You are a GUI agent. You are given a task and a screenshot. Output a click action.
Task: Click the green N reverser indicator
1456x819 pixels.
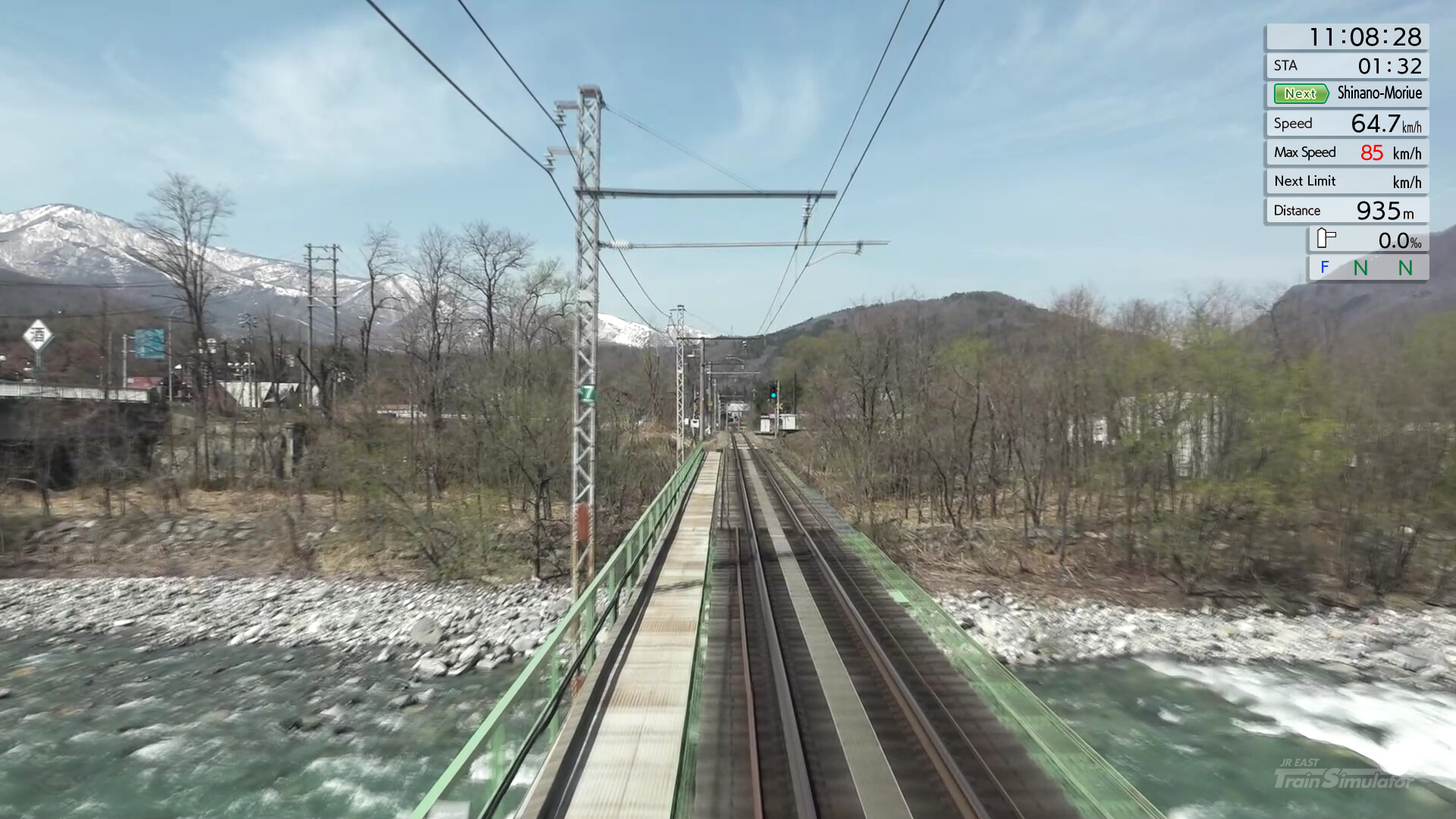point(1362,268)
